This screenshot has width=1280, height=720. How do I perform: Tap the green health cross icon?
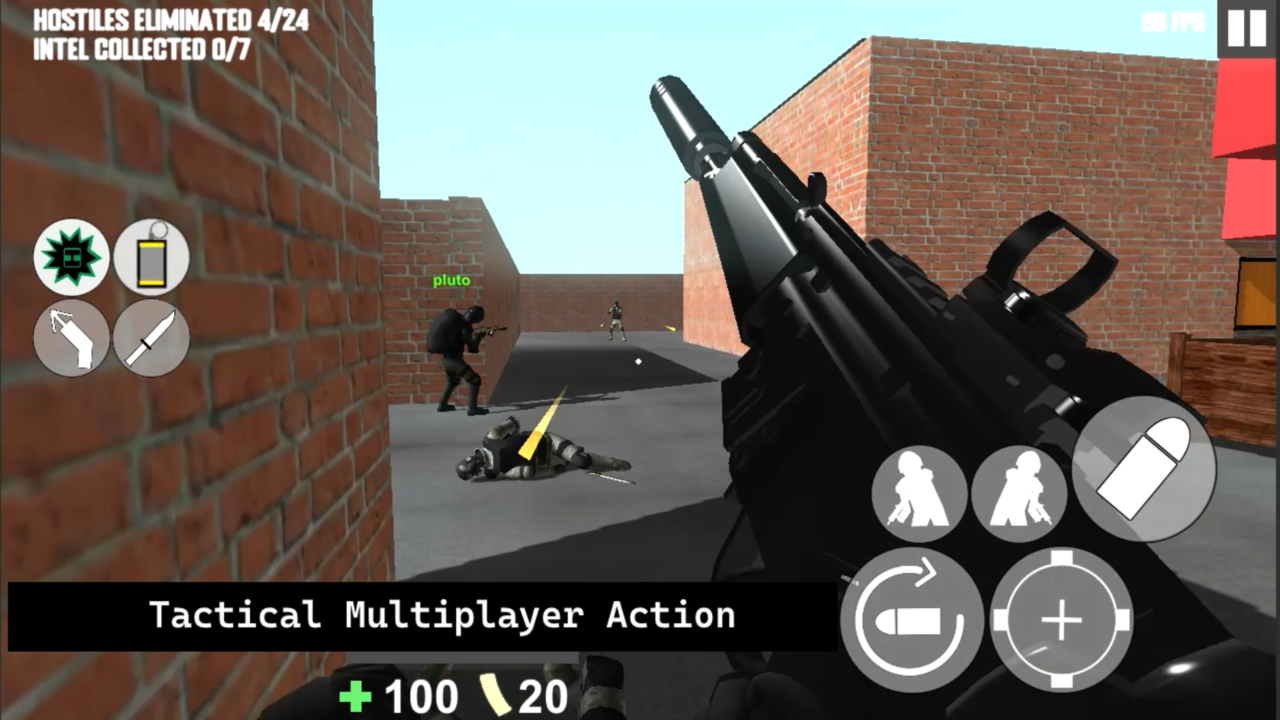point(355,695)
